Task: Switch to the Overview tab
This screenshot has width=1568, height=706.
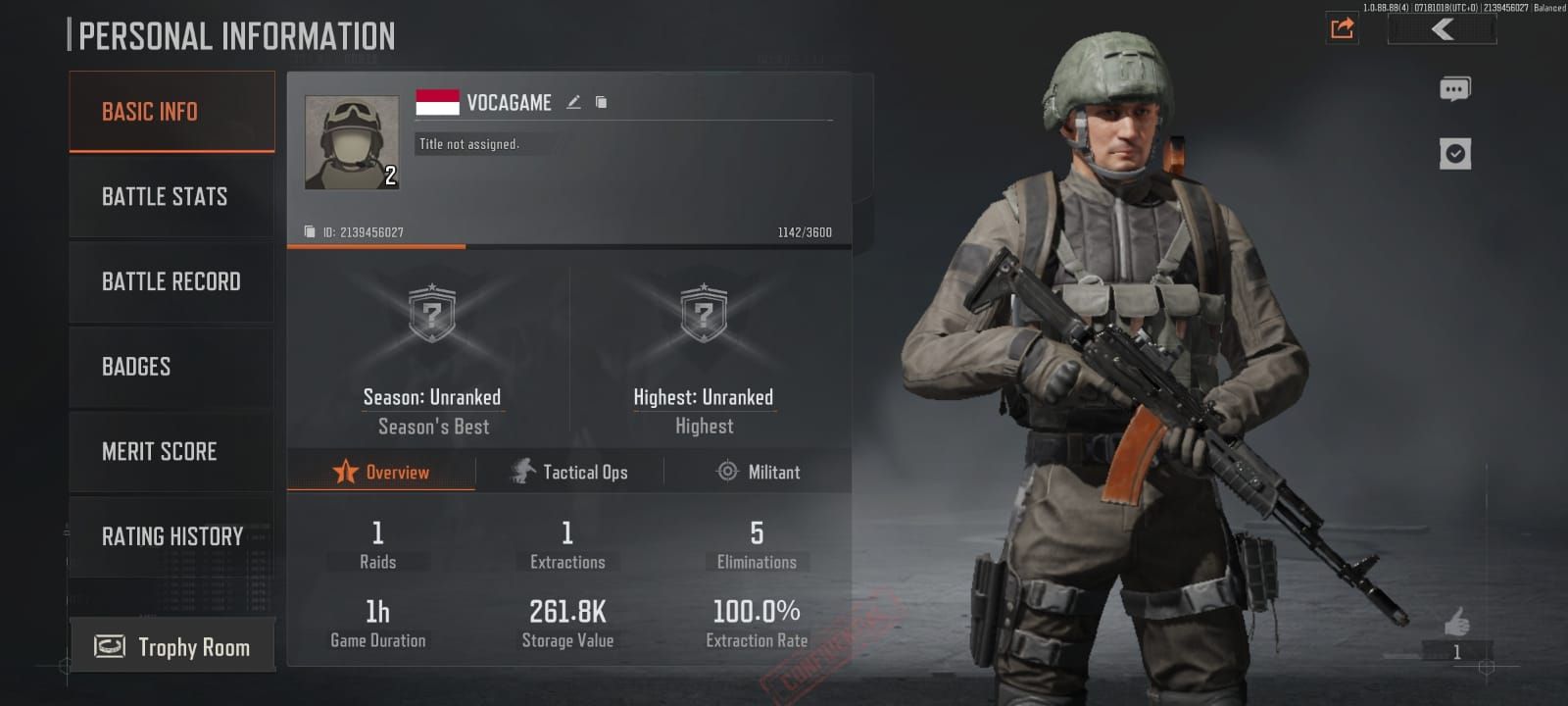Action: [x=381, y=473]
